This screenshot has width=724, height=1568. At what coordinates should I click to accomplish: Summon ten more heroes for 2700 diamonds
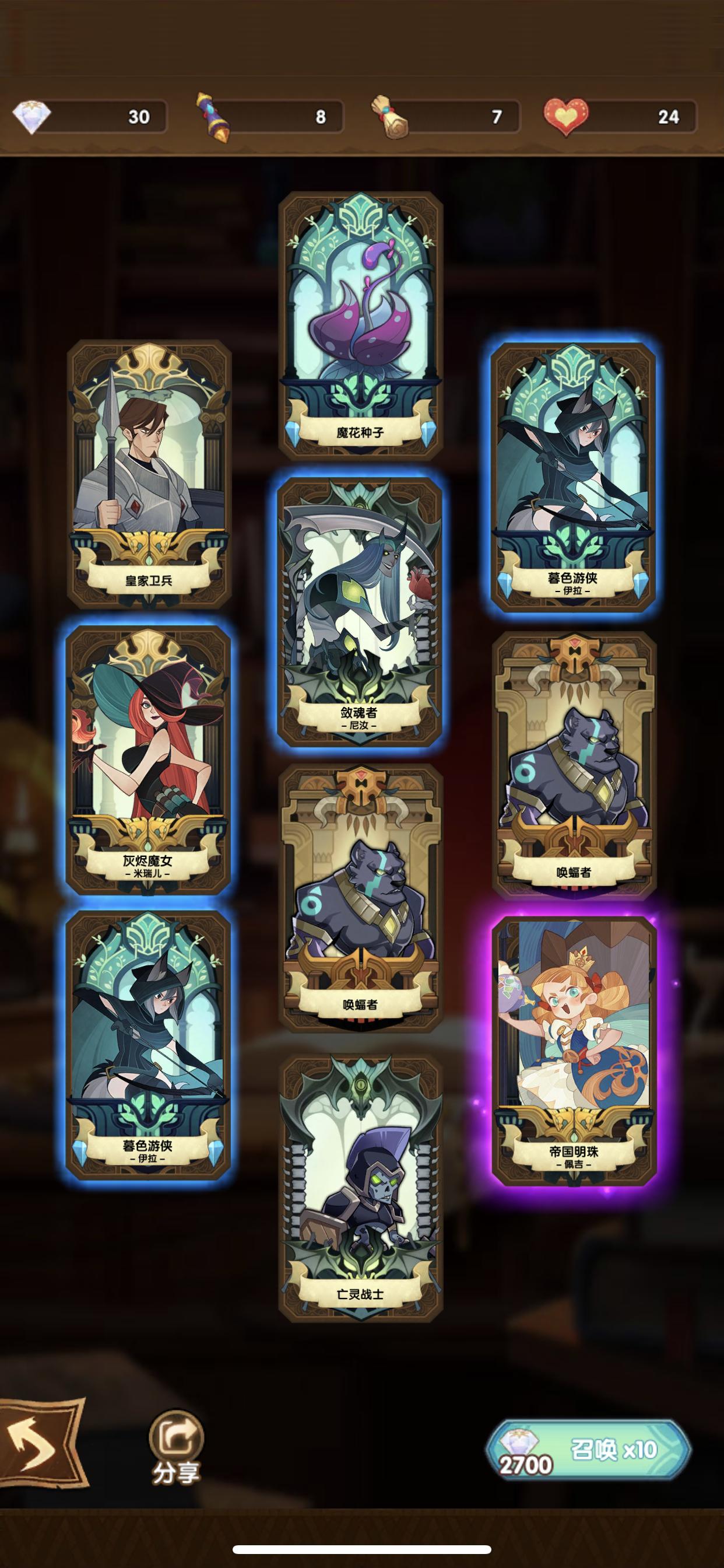(588, 1450)
